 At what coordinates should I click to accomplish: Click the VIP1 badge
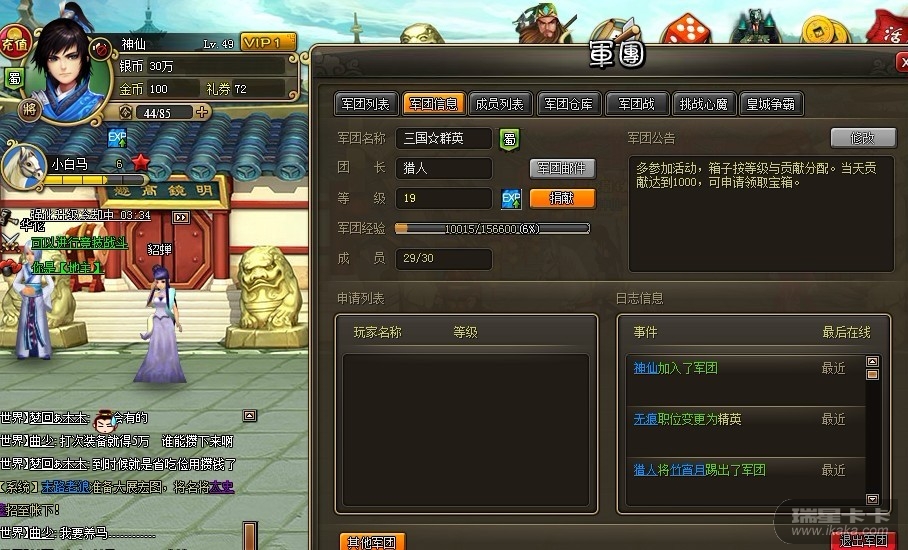click(269, 42)
